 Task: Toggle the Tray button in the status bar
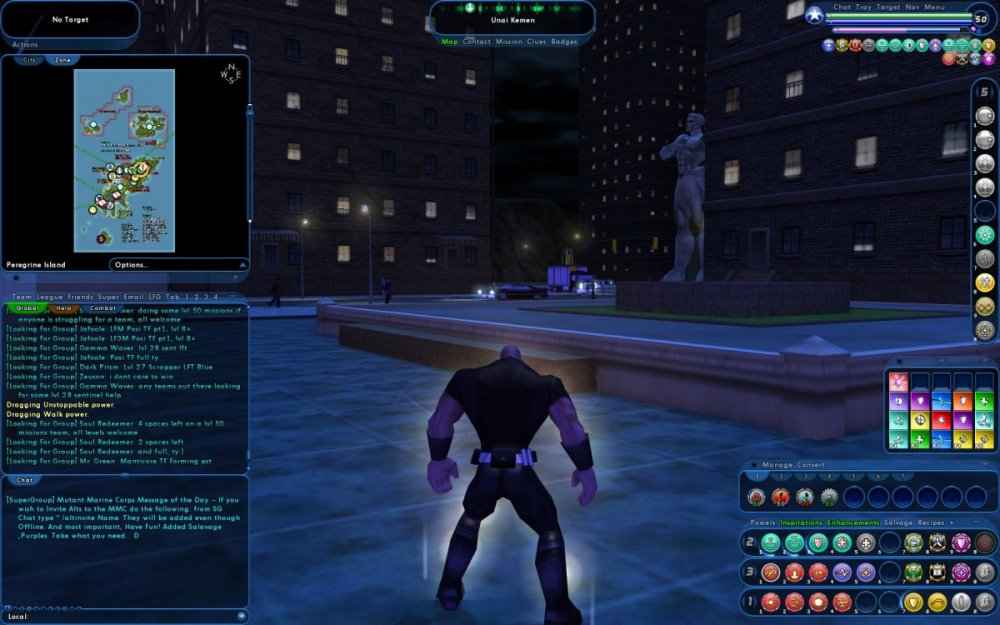864,7
